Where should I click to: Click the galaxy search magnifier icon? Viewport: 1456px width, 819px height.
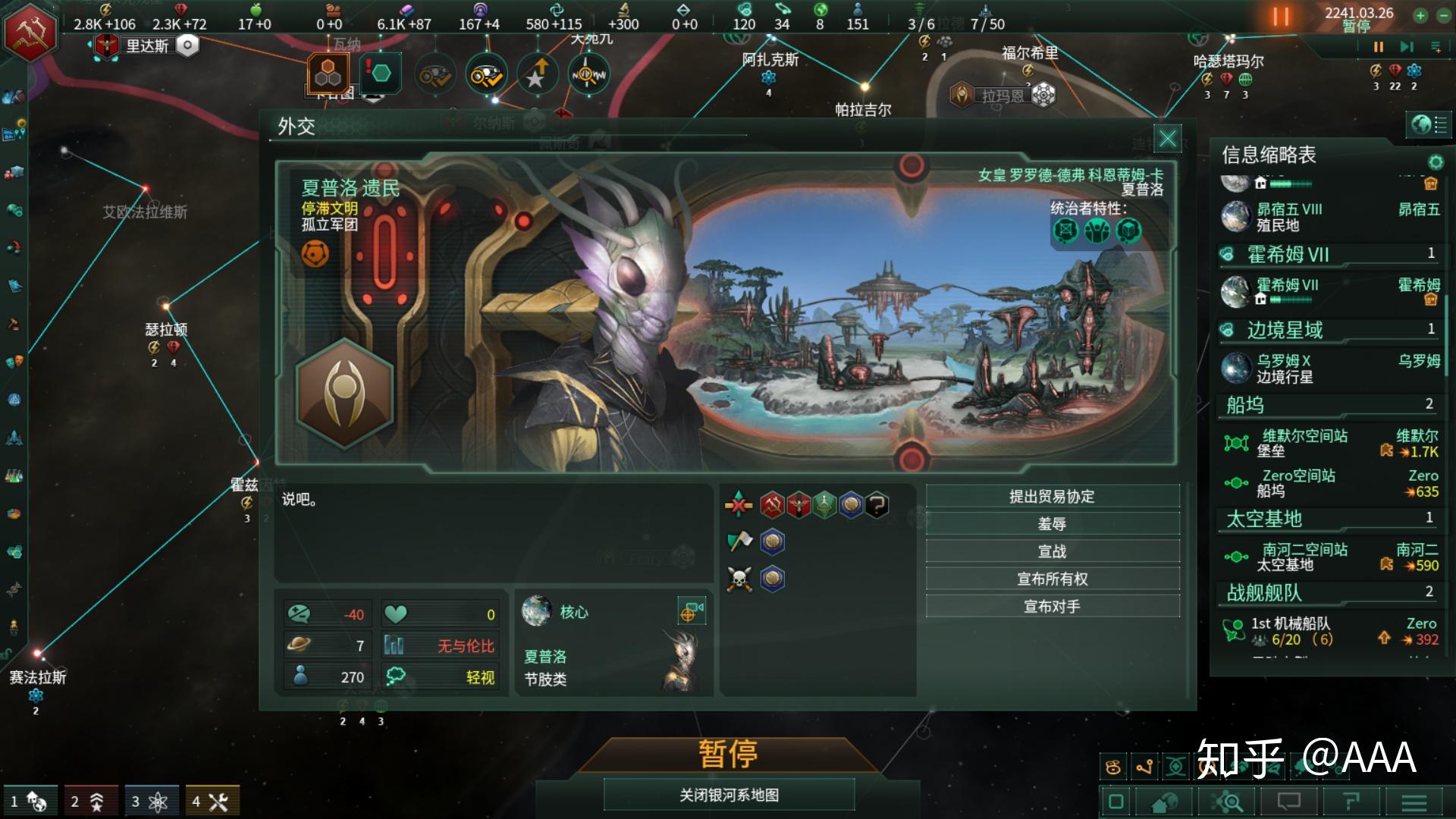point(1226,802)
